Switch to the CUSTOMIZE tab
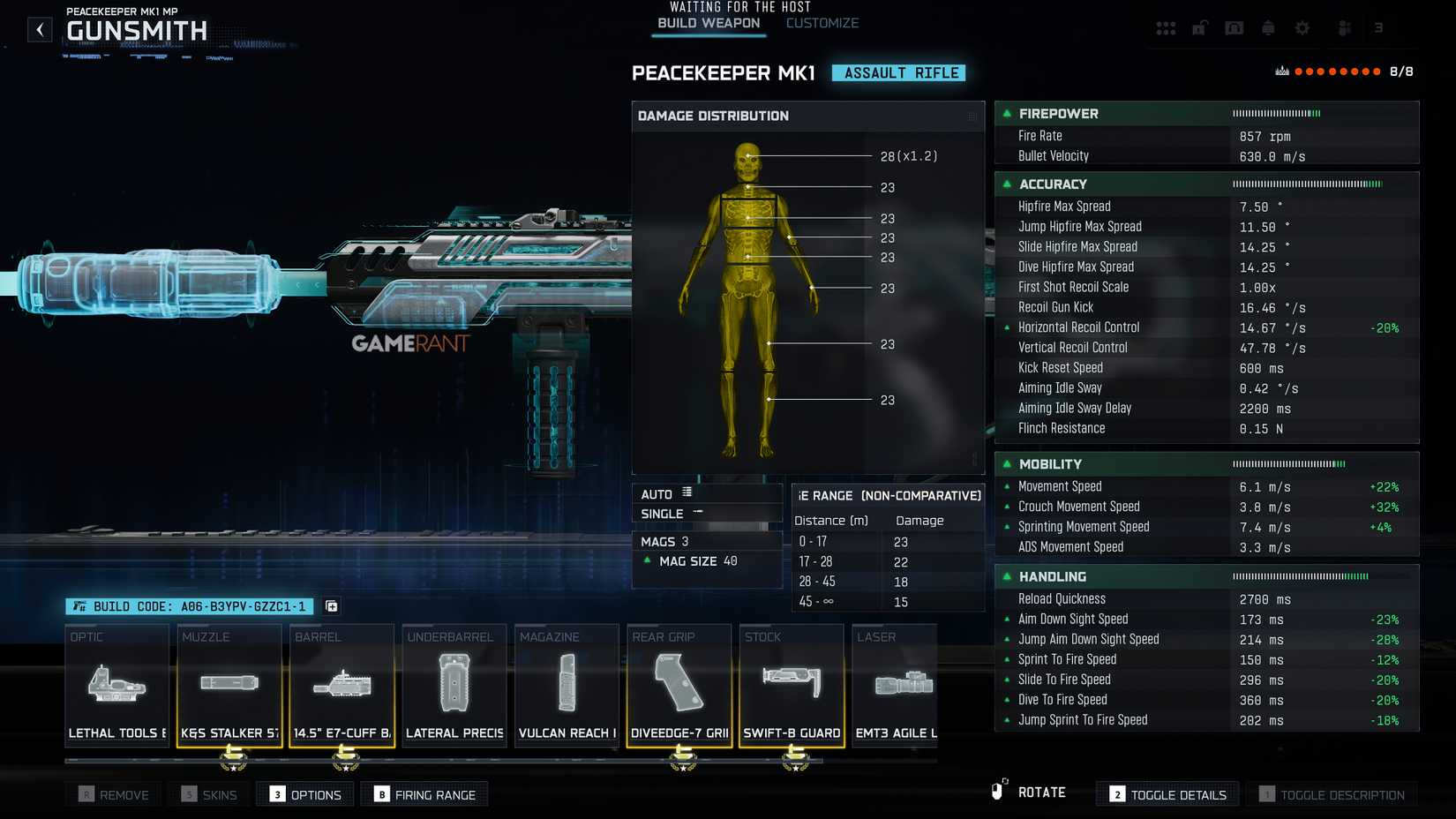Image resolution: width=1456 pixels, height=819 pixels. pos(822,23)
